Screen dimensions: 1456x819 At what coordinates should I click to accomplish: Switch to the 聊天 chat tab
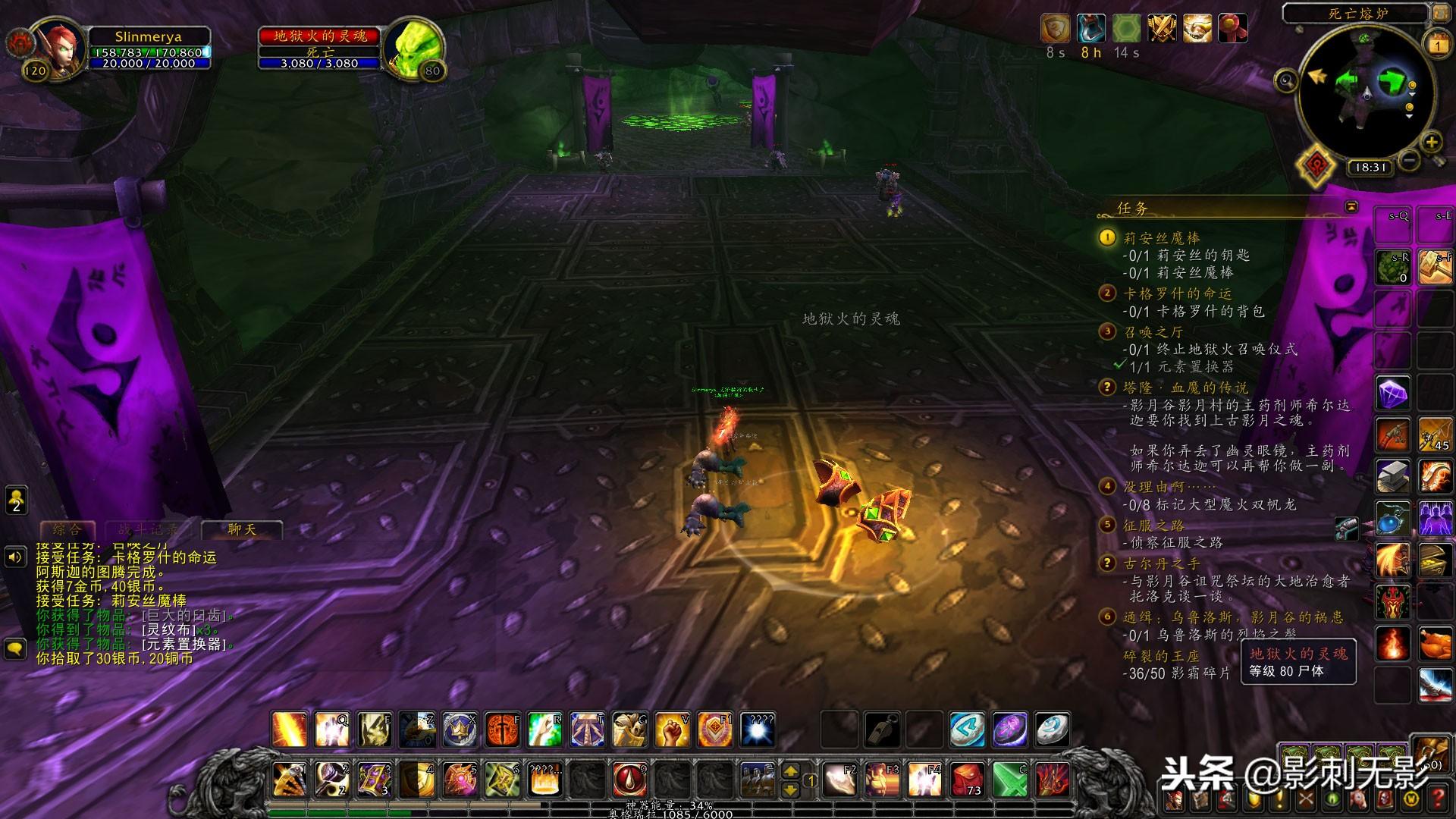(x=242, y=529)
